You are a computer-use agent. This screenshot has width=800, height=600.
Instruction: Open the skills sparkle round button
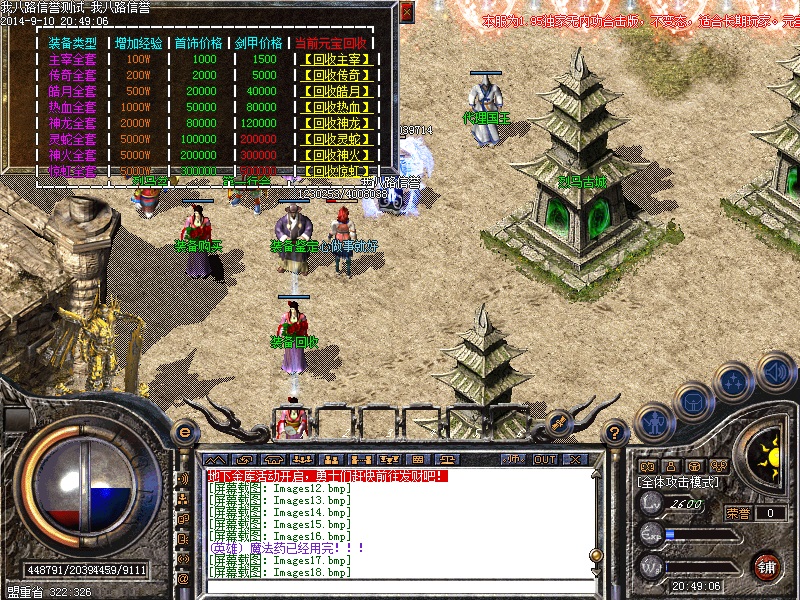(x=736, y=383)
